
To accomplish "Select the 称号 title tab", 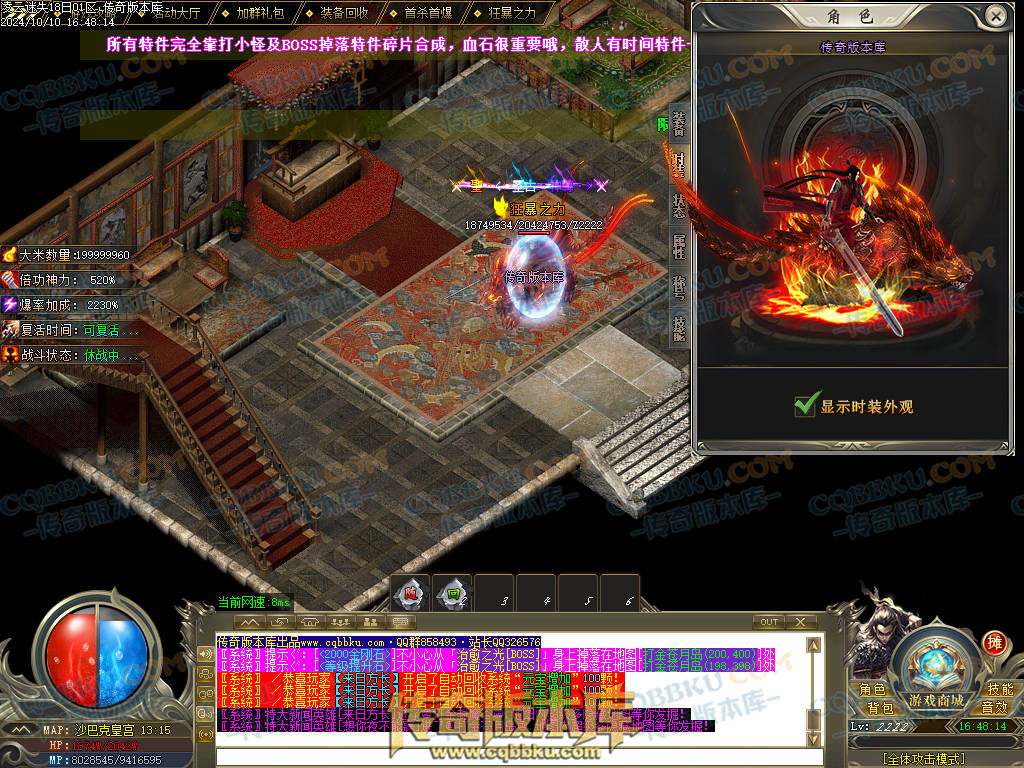I will 680,290.
